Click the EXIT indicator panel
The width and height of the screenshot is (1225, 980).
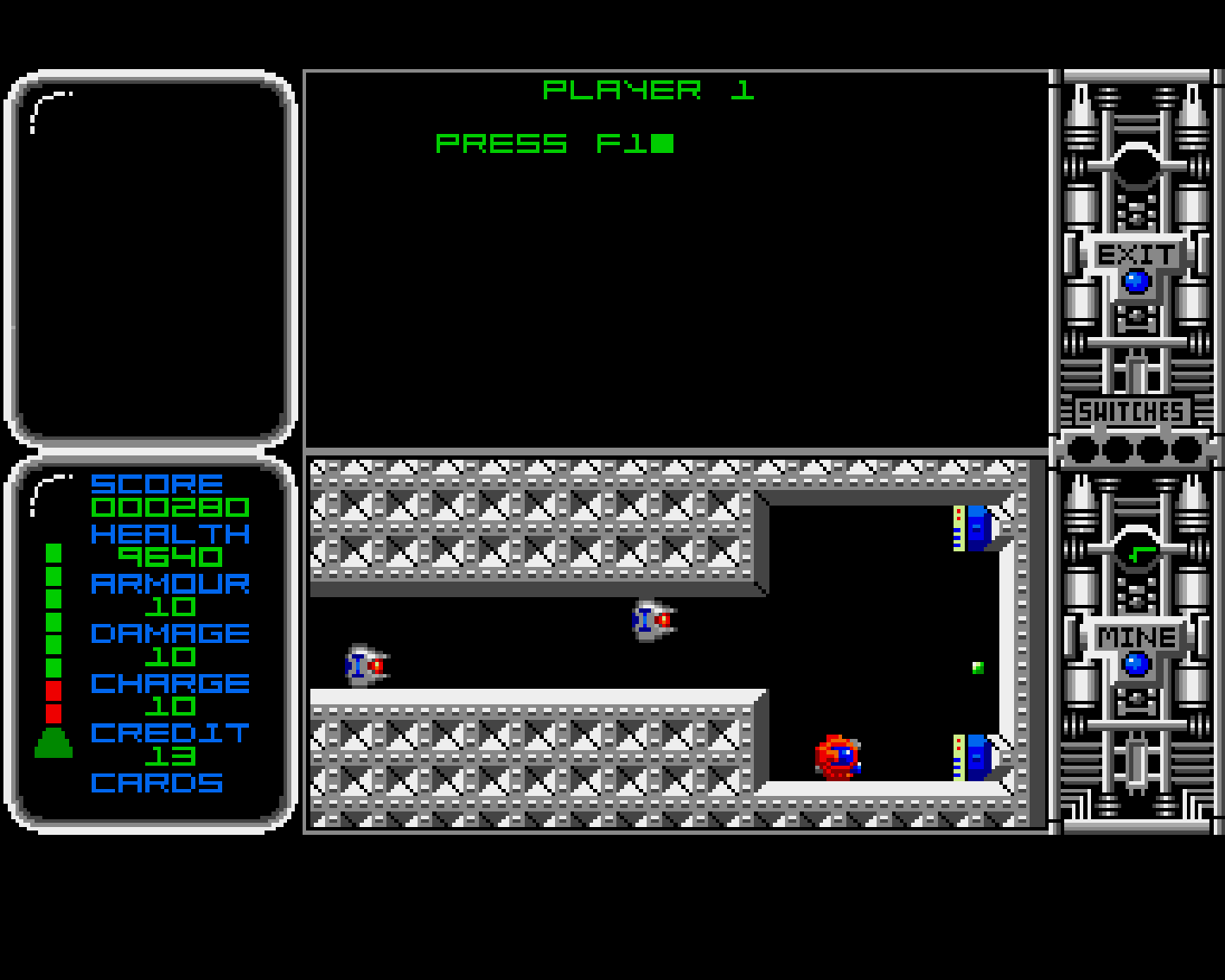[x=1136, y=257]
